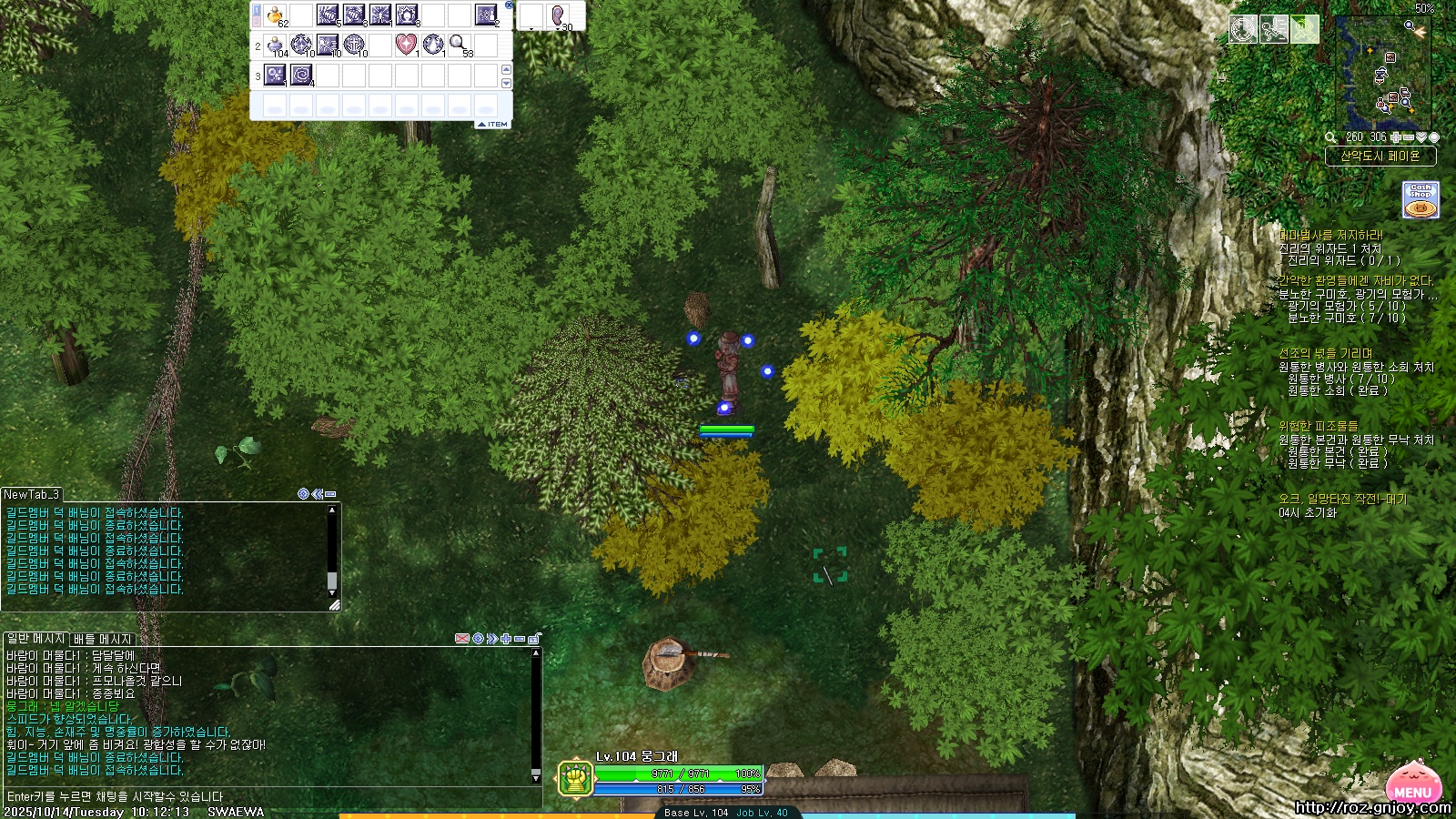Toggle the ITEM expander on the hotkey bar
This screenshot has width=1456, height=819.
tap(492, 124)
